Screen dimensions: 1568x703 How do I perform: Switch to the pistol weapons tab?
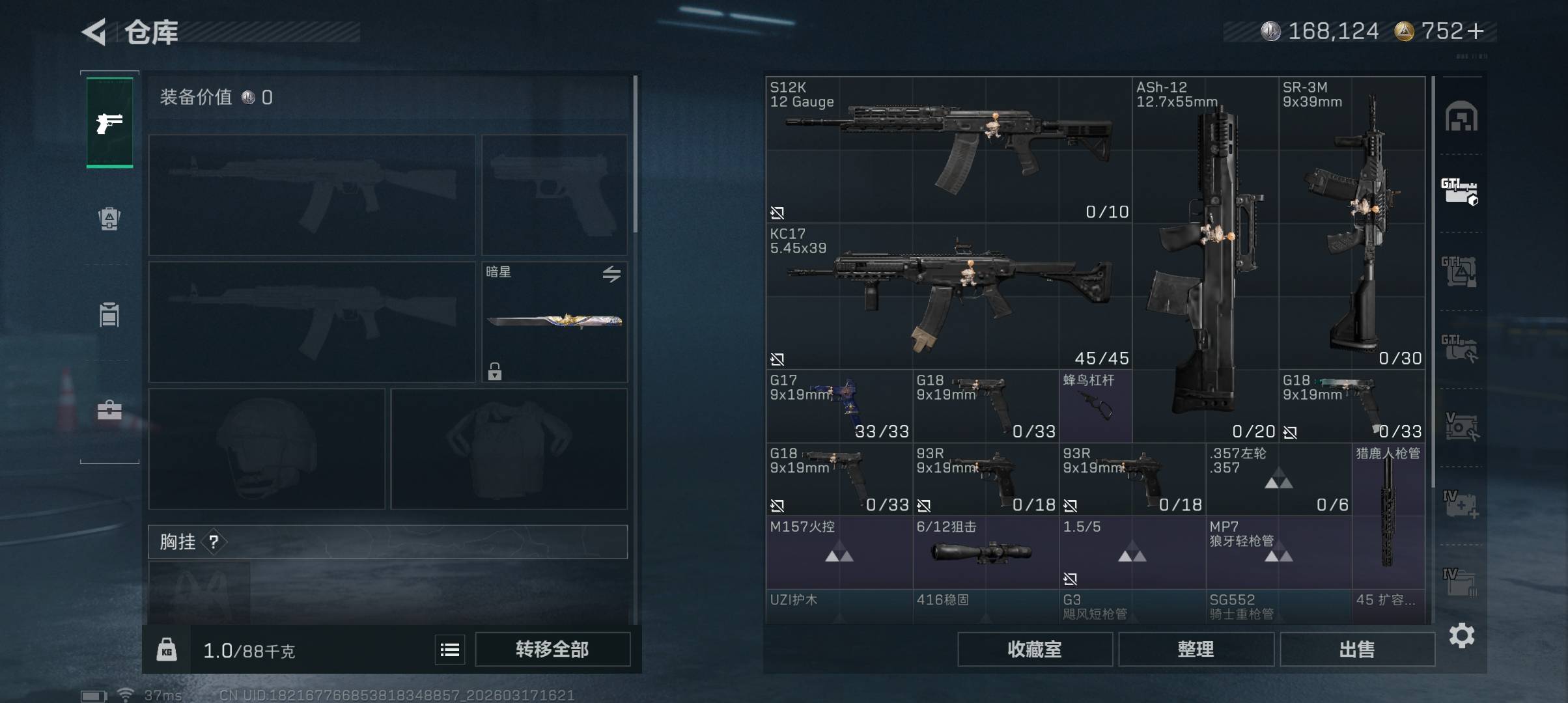(x=109, y=122)
